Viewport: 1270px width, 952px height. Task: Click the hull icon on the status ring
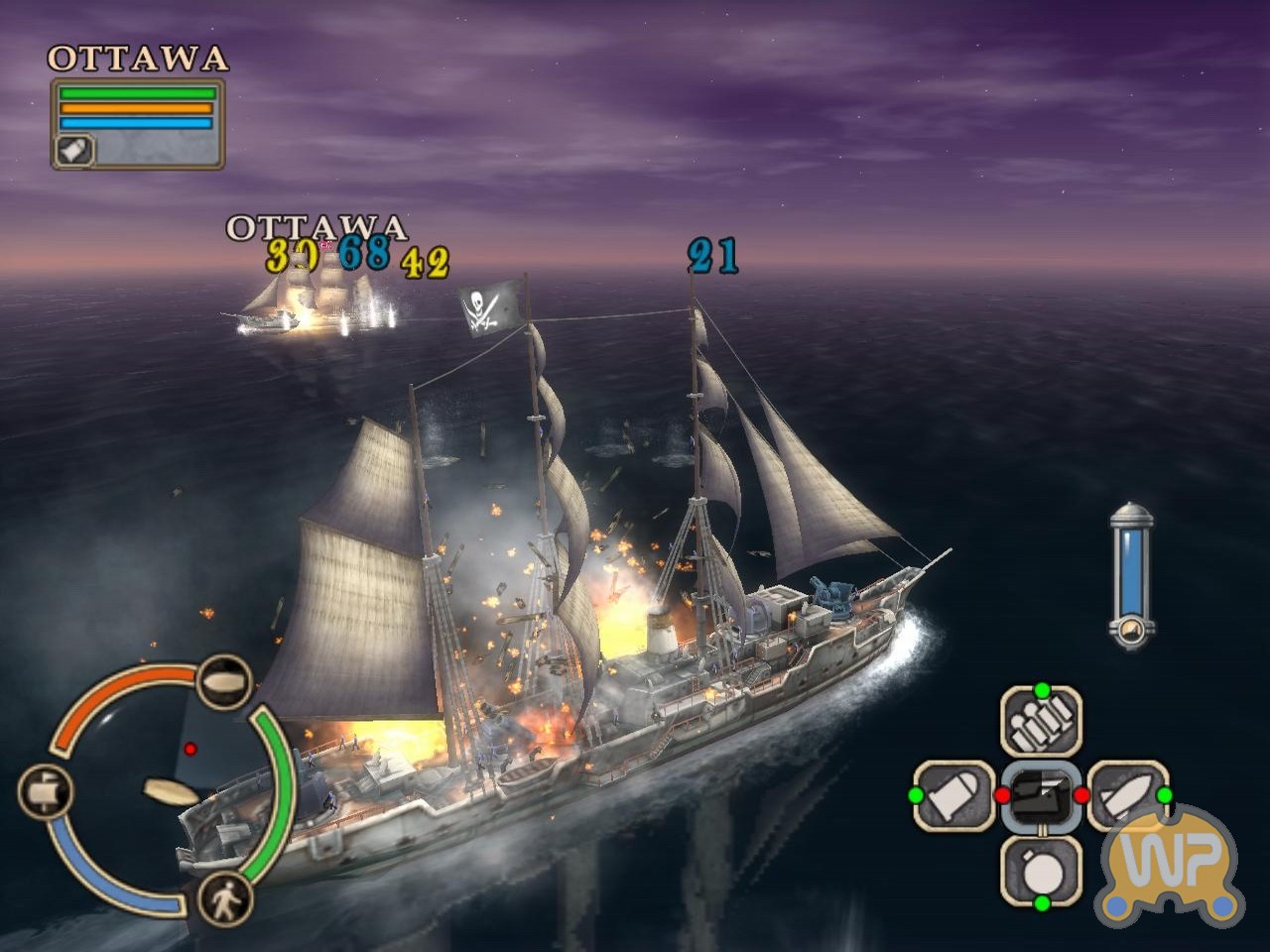tap(223, 679)
